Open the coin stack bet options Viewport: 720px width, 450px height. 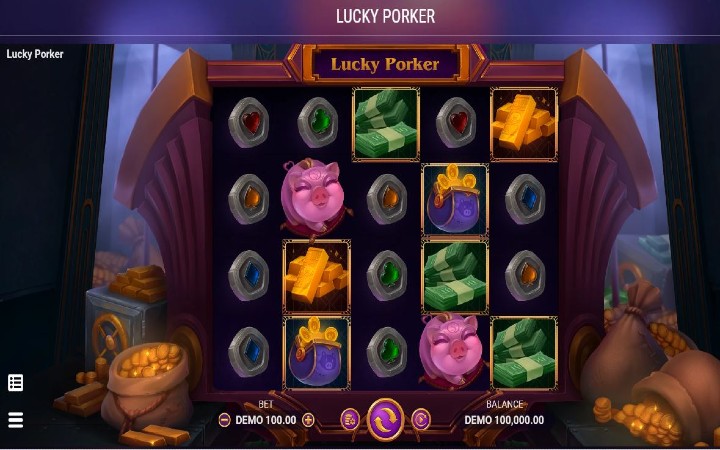(349, 419)
